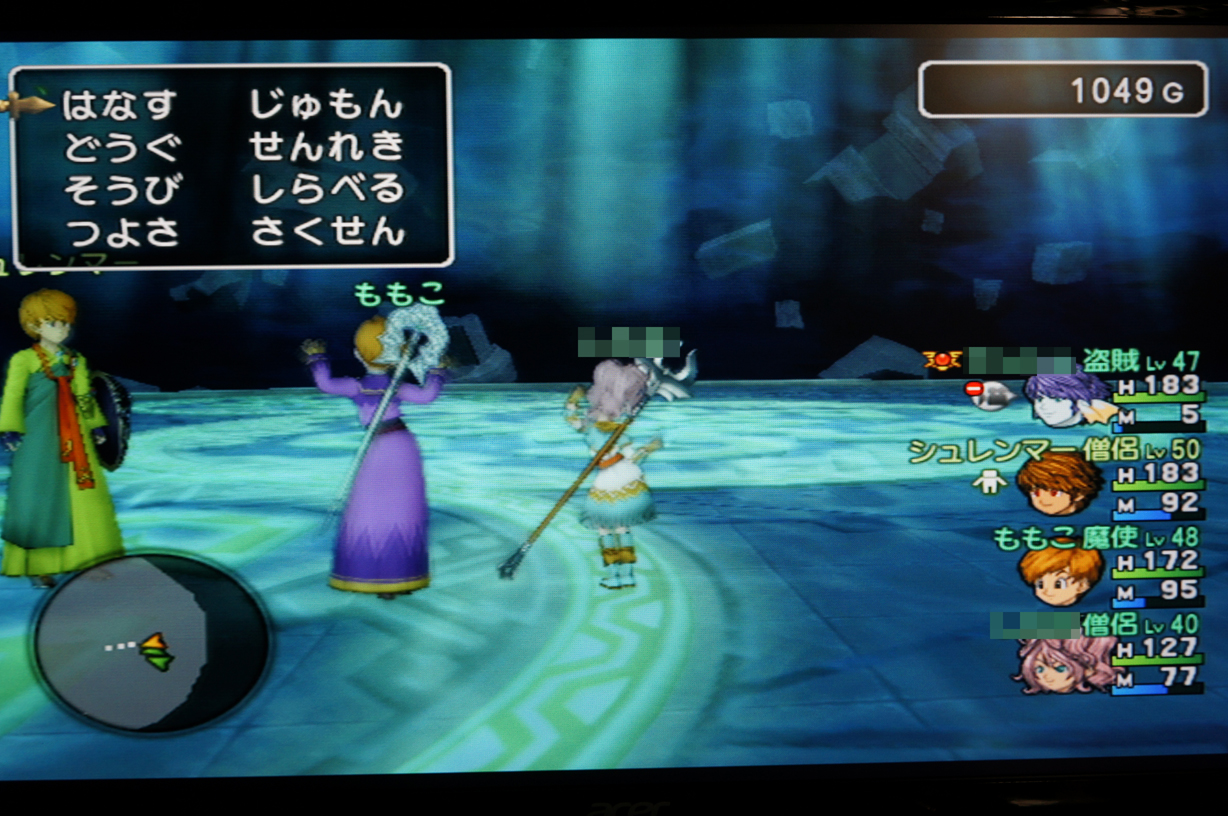
Task: Select the そうび (Equip) command
Action: pos(122,189)
